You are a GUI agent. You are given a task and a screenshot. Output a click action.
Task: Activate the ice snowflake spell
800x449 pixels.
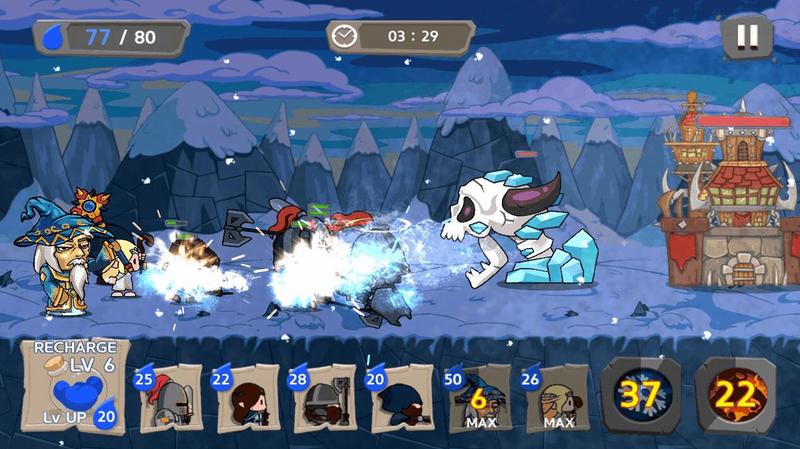pos(640,393)
